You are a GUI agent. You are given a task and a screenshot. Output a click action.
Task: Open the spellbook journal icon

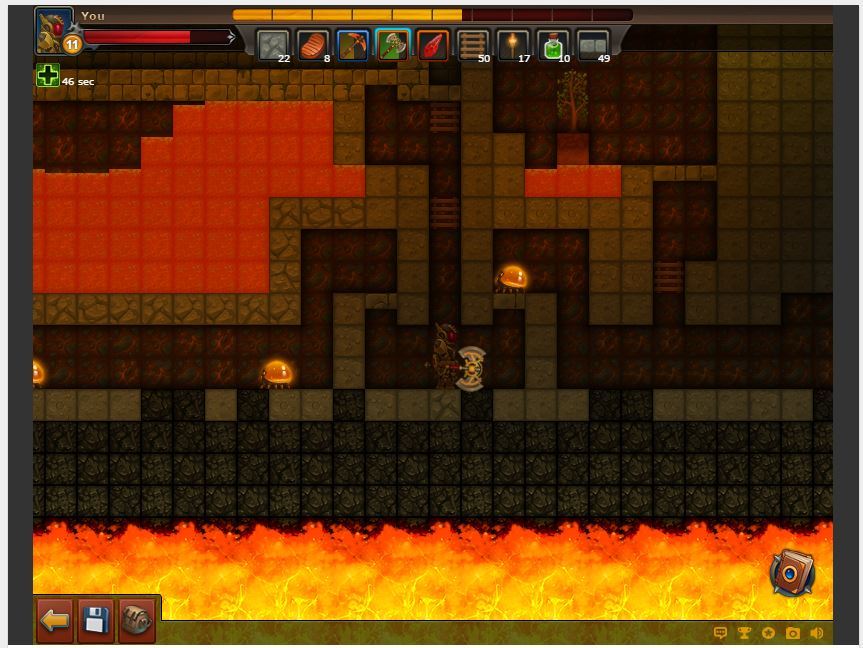pos(793,573)
